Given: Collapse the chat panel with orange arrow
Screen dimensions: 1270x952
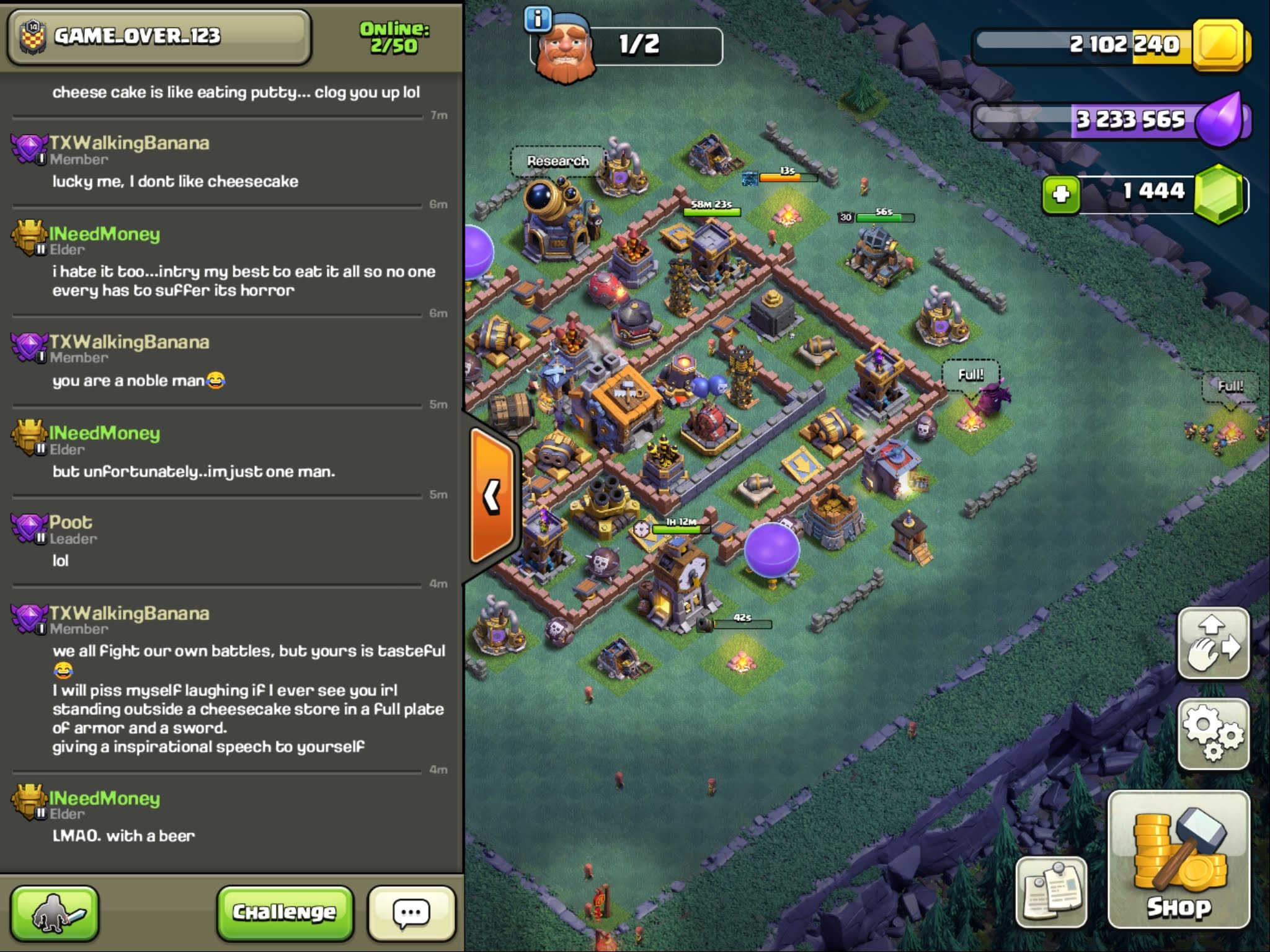Looking at the screenshot, I should tap(492, 496).
